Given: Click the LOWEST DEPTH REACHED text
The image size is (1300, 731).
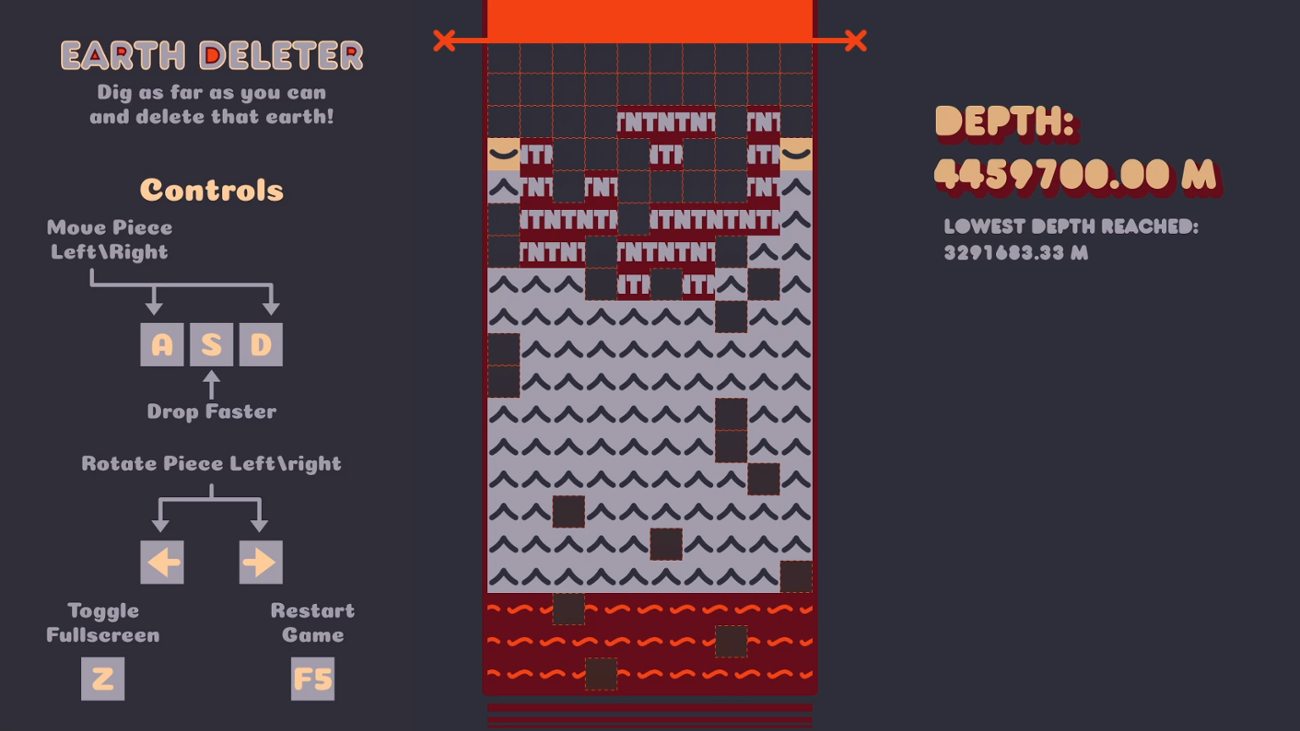Looking at the screenshot, I should [x=1074, y=227].
